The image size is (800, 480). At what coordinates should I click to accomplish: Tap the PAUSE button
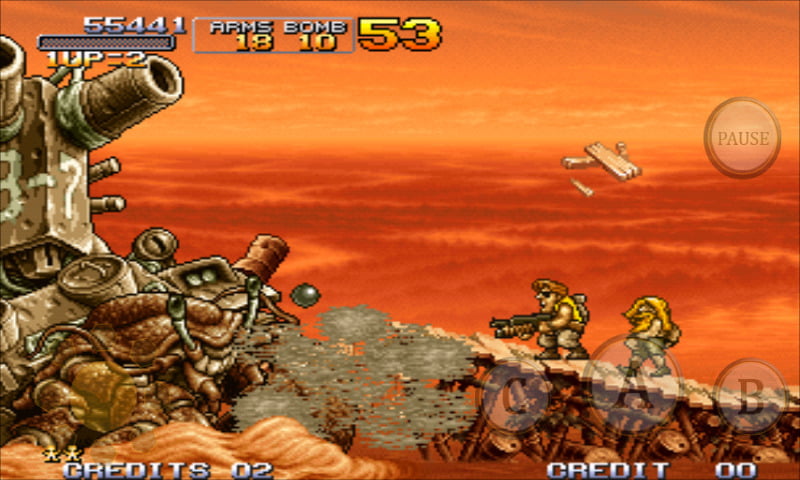(743, 138)
